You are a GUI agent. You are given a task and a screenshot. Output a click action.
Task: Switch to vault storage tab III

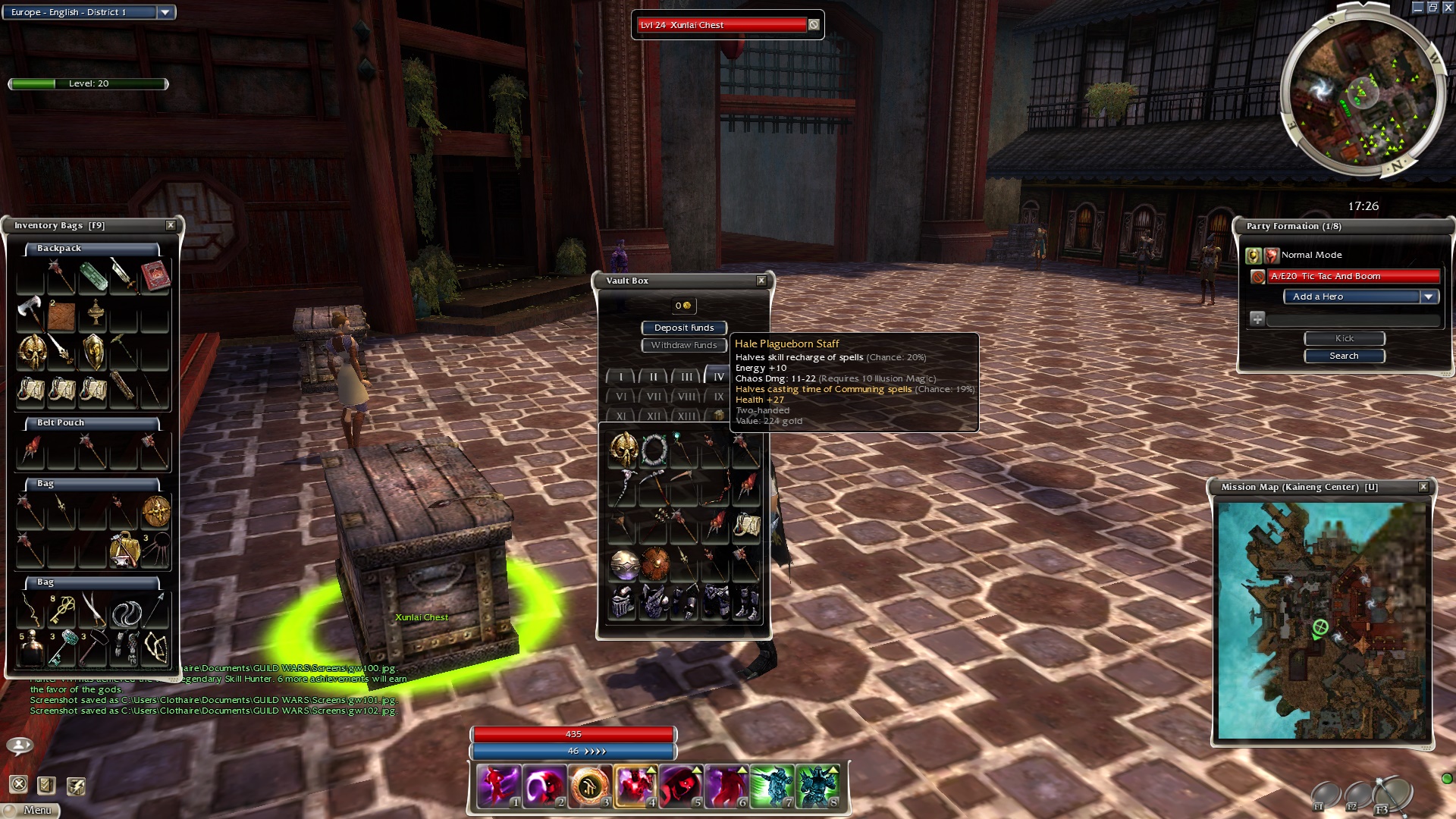coord(686,376)
